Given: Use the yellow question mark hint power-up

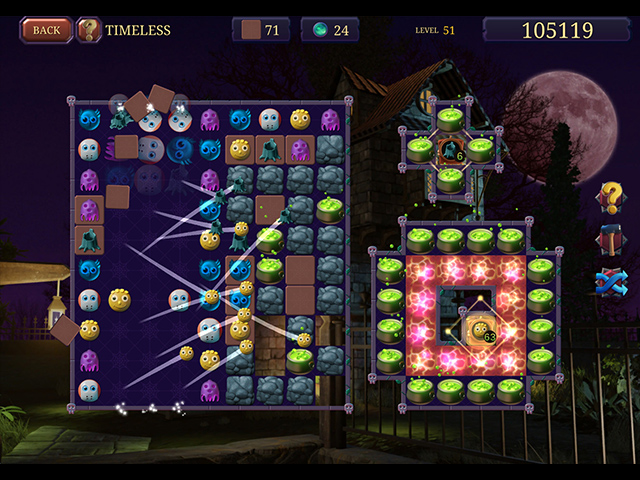Looking at the screenshot, I should pos(609,198).
